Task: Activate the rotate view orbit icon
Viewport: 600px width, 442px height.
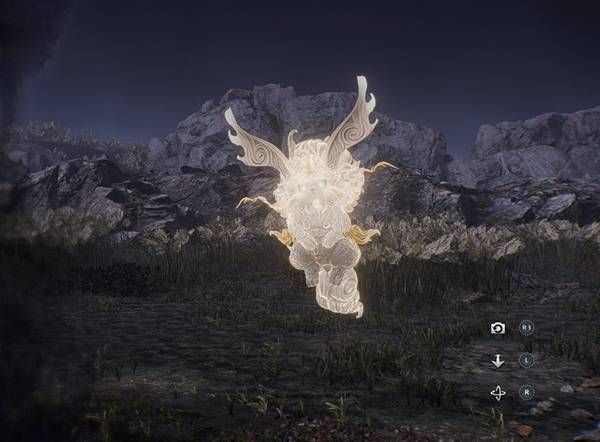Action: [498, 393]
